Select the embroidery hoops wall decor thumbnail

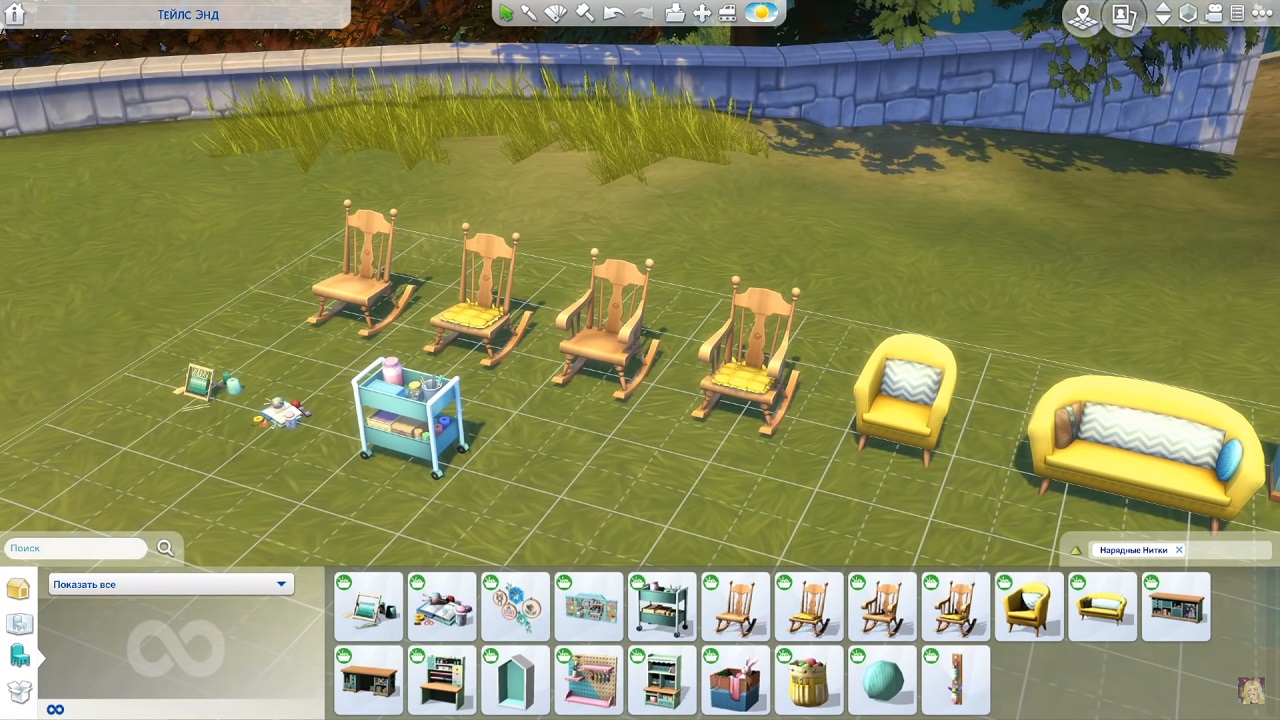coord(515,606)
